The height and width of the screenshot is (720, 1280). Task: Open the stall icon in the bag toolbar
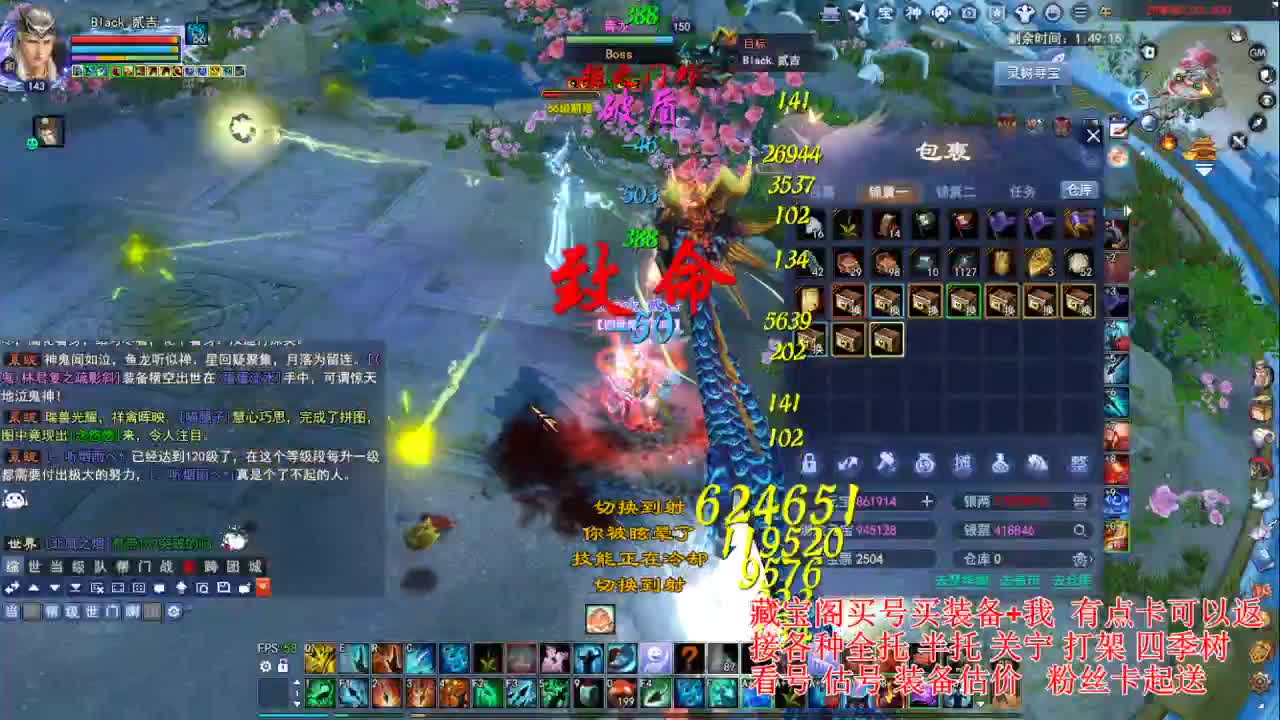[x=963, y=463]
